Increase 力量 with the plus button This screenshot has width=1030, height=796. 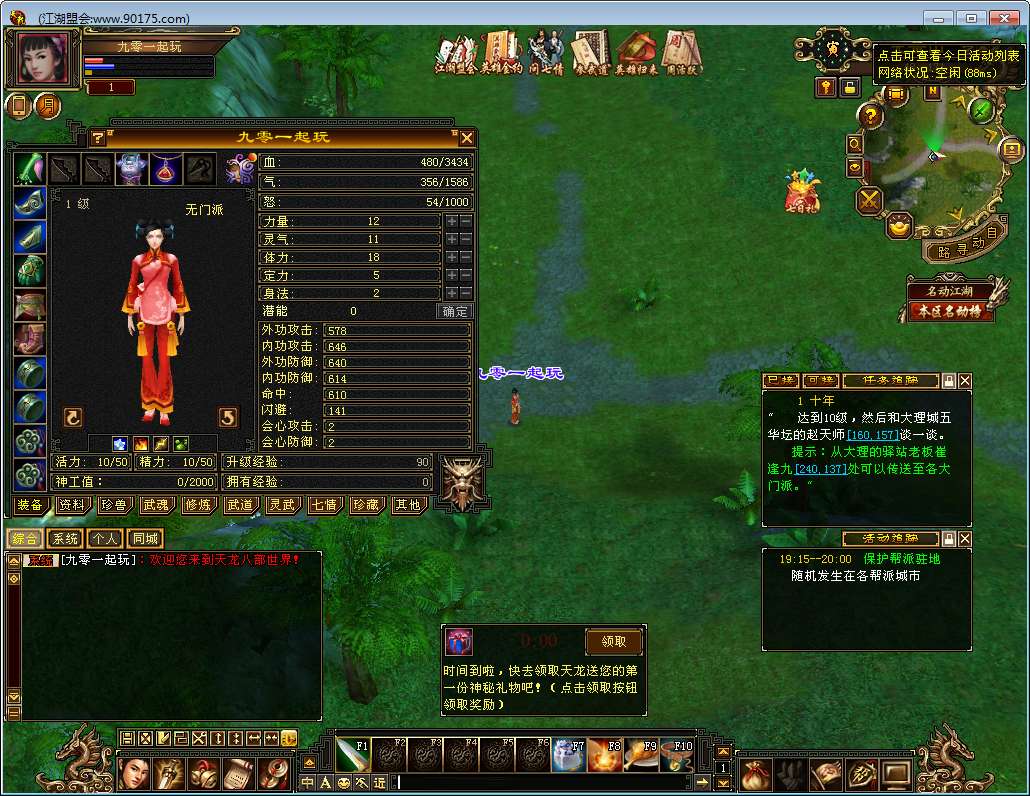[452, 221]
